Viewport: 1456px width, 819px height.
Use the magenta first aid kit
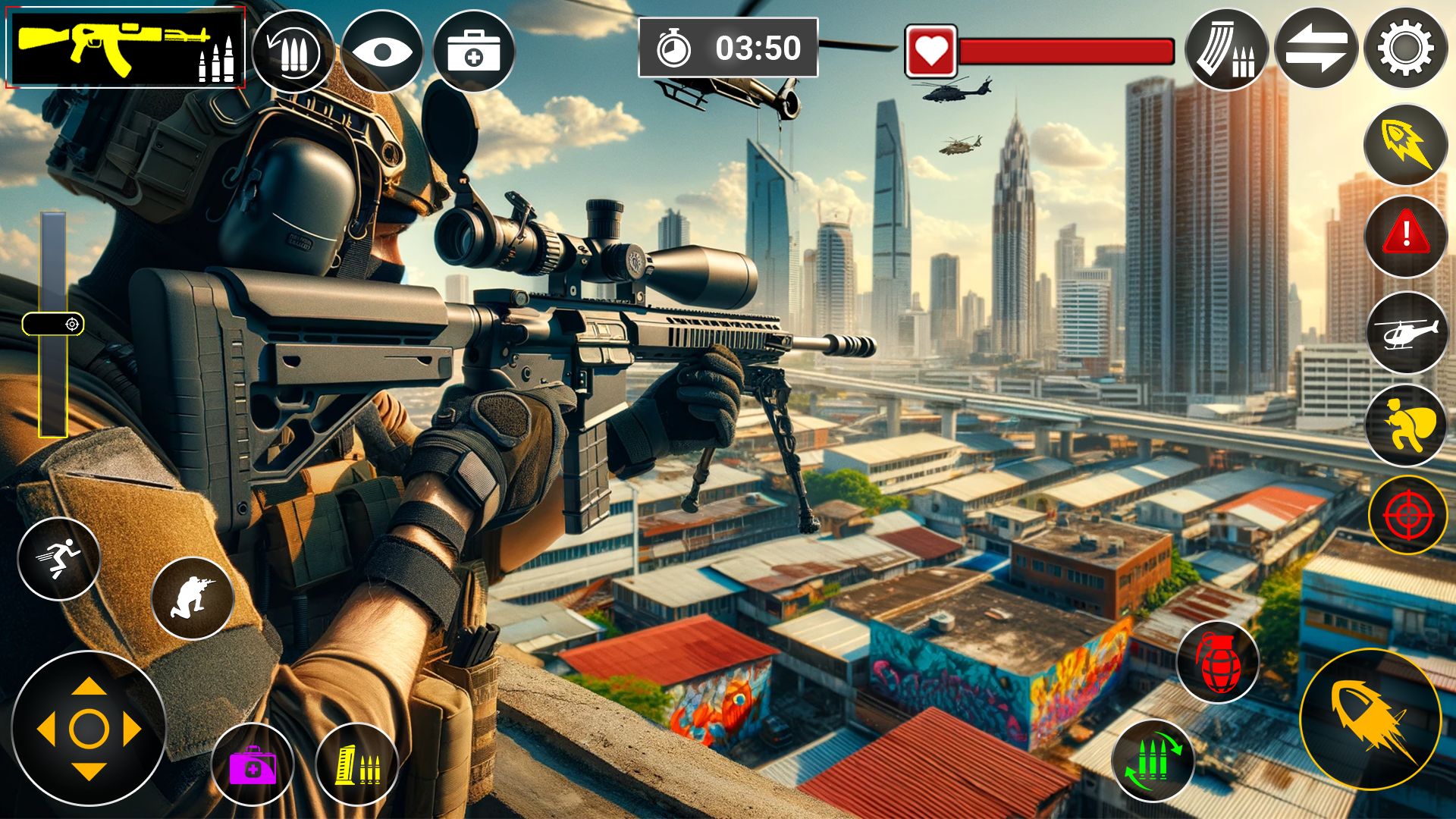click(253, 764)
